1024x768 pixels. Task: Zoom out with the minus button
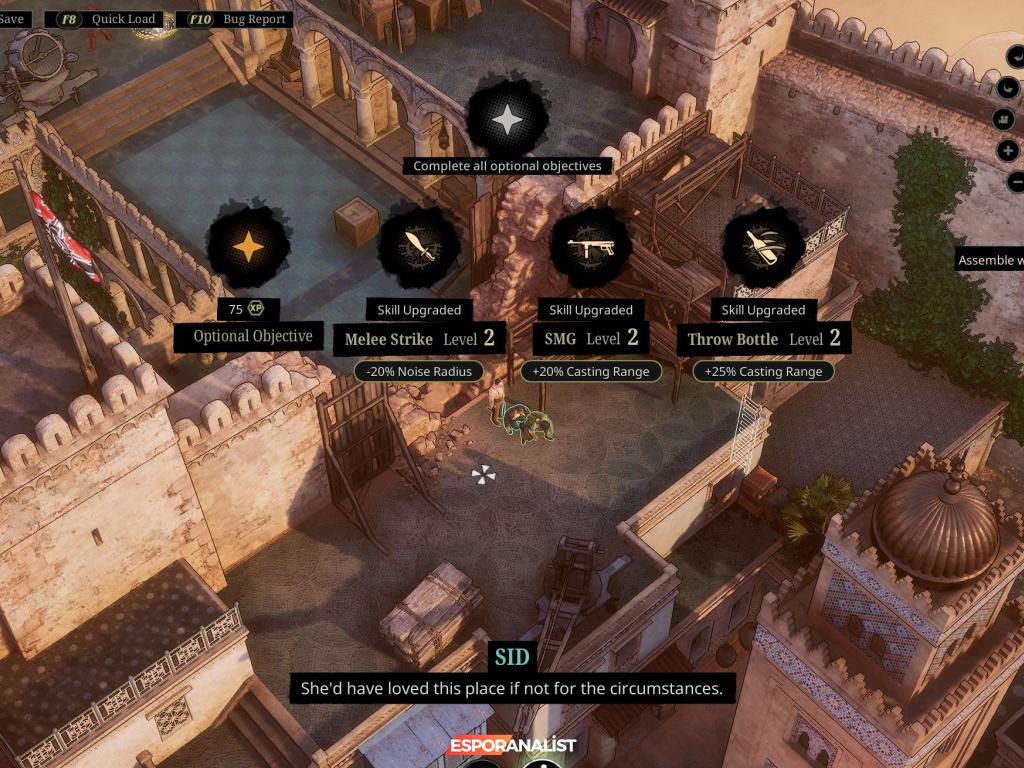(1015, 182)
